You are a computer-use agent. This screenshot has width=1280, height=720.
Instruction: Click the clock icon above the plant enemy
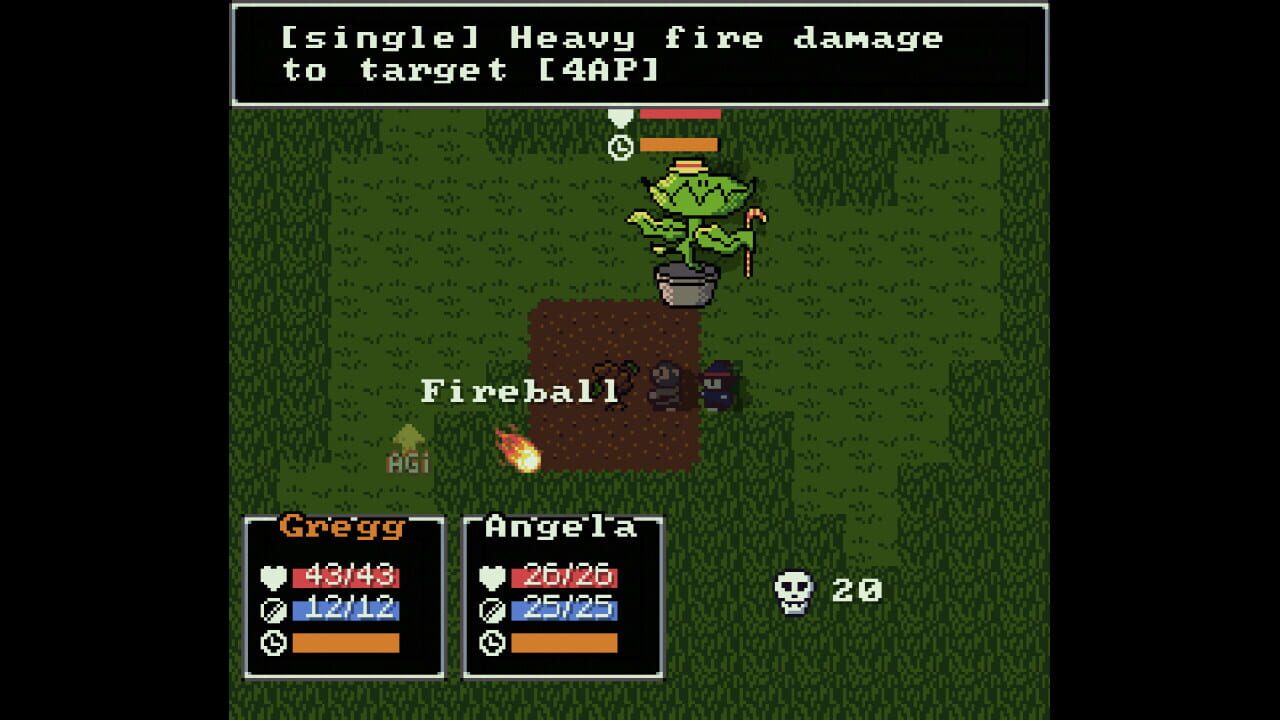coord(620,146)
